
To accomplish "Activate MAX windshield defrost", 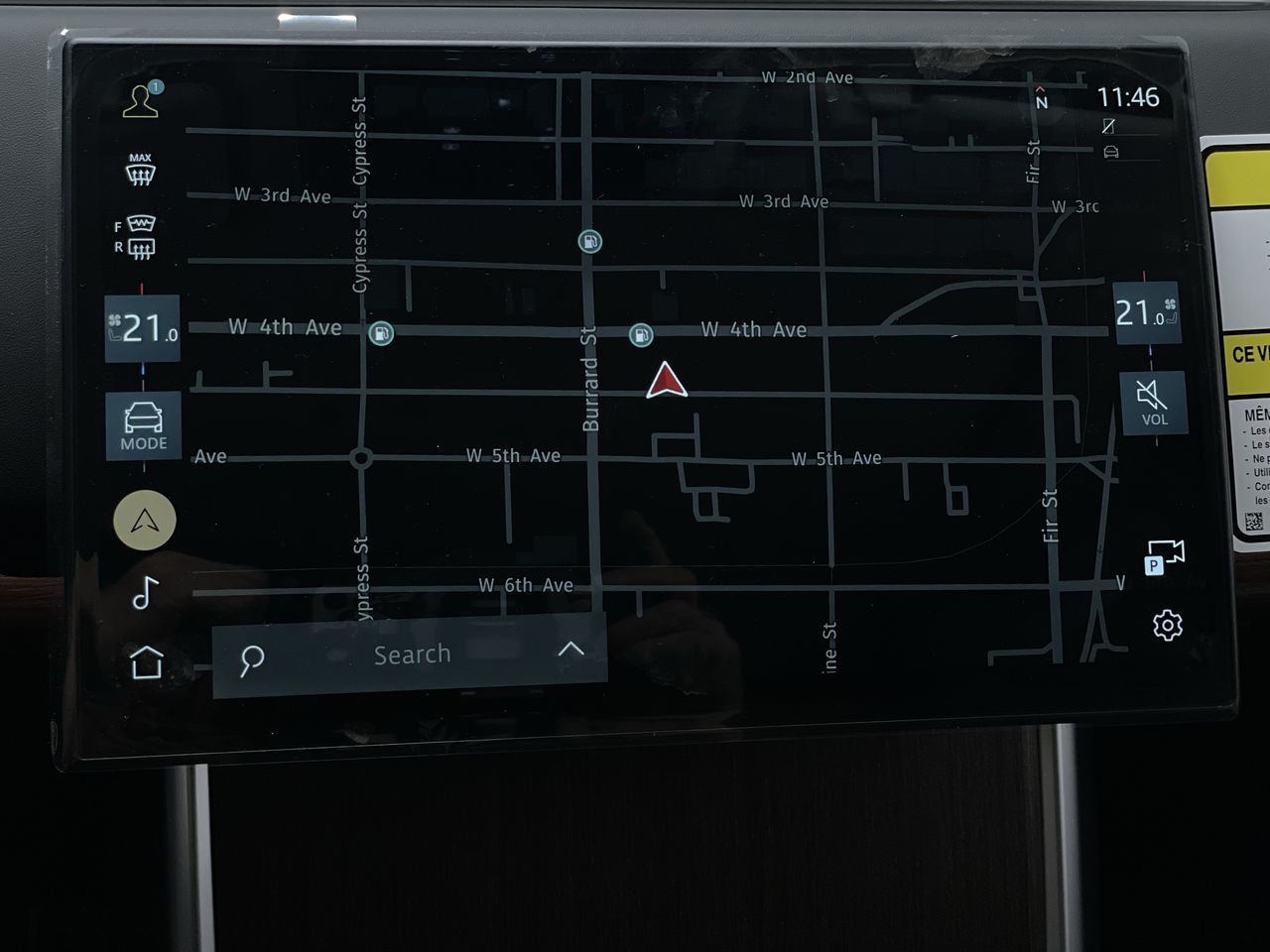I will point(140,170).
